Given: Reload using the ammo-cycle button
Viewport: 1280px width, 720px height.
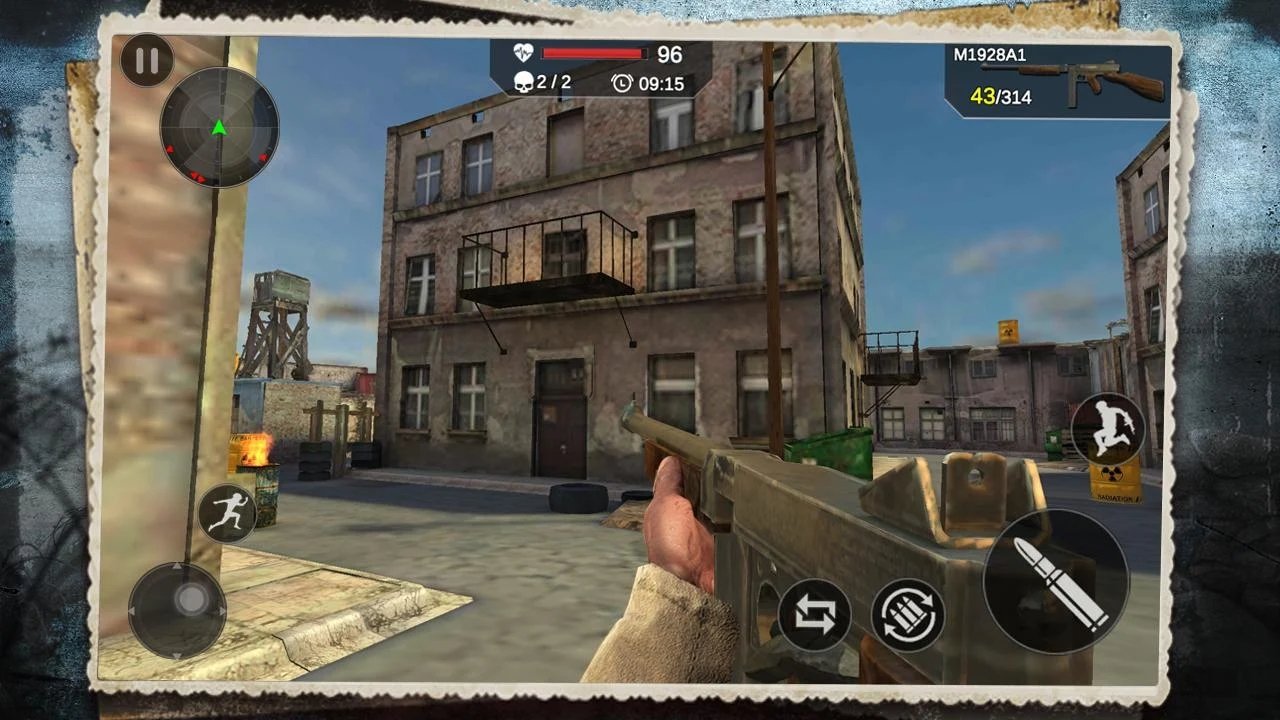Looking at the screenshot, I should [x=908, y=615].
